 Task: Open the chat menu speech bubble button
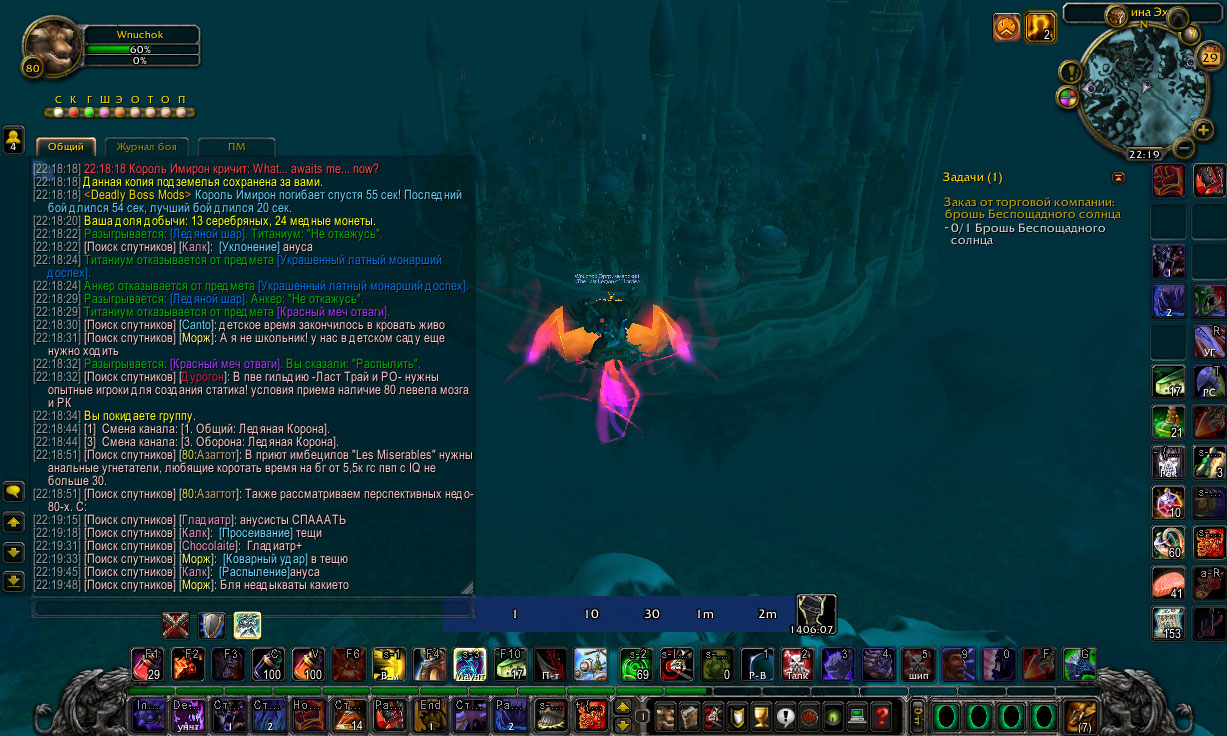click(x=14, y=491)
